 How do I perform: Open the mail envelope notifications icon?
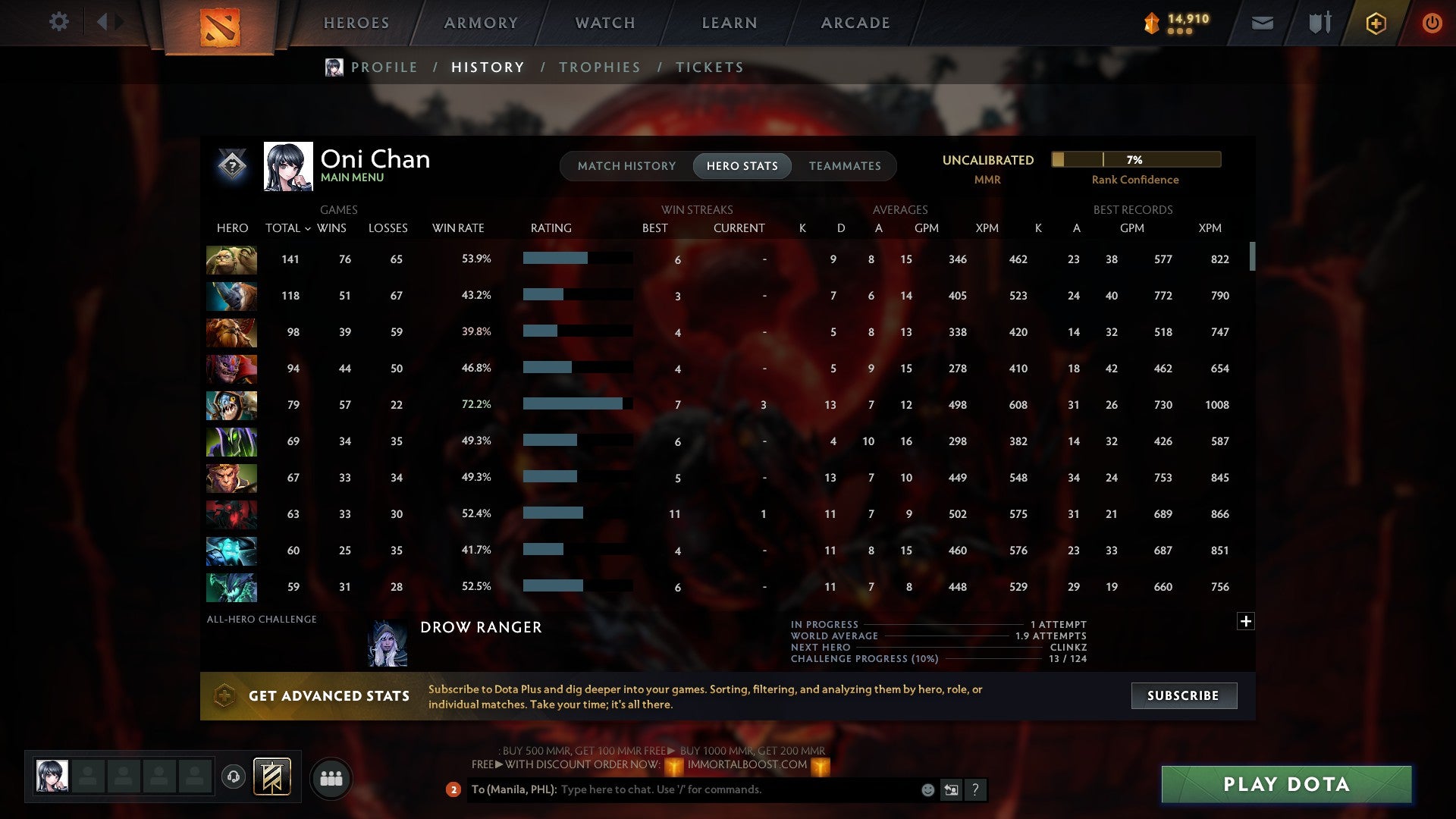(1261, 23)
